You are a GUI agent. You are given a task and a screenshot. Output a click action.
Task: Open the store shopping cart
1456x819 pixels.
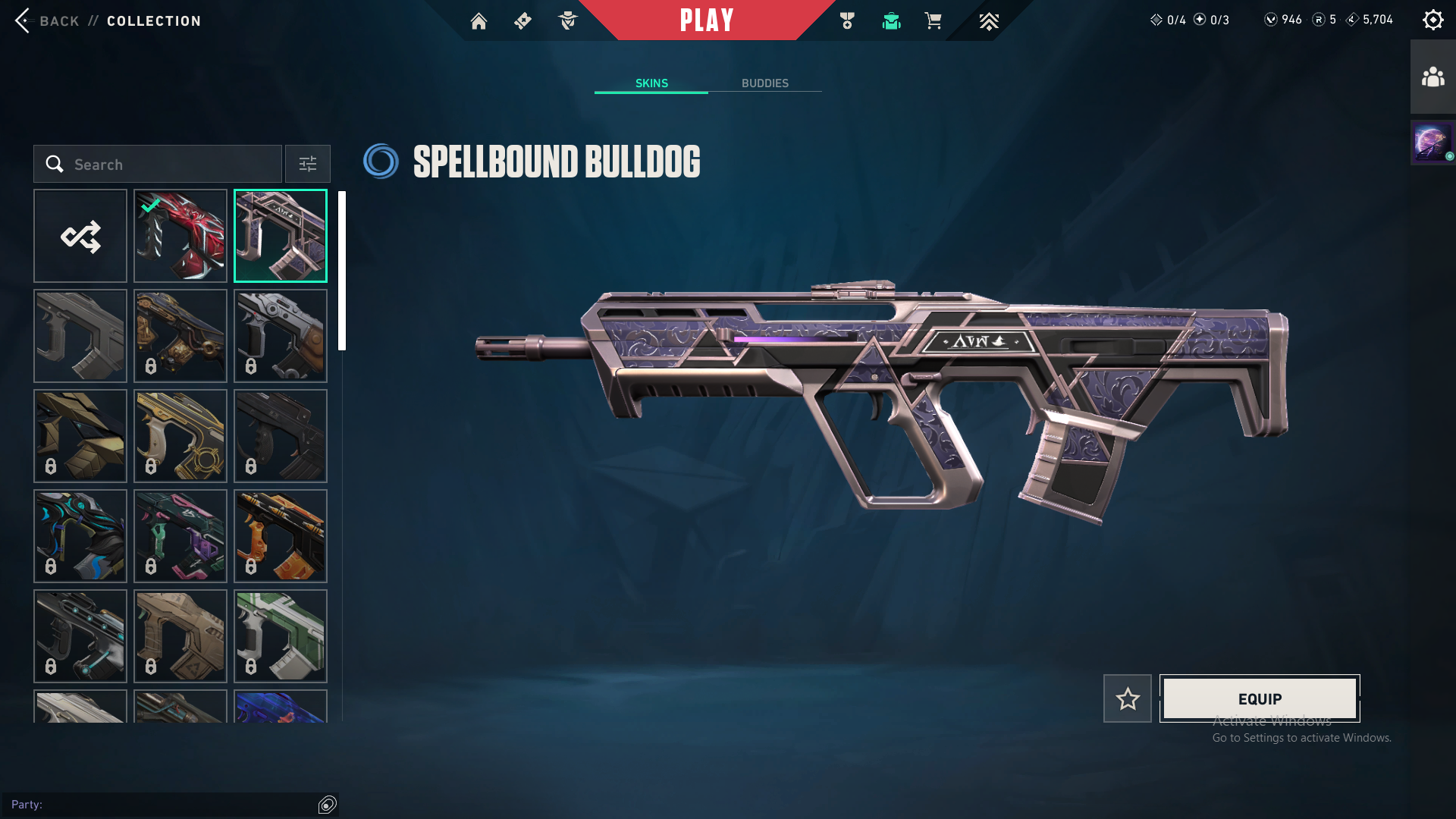point(933,21)
